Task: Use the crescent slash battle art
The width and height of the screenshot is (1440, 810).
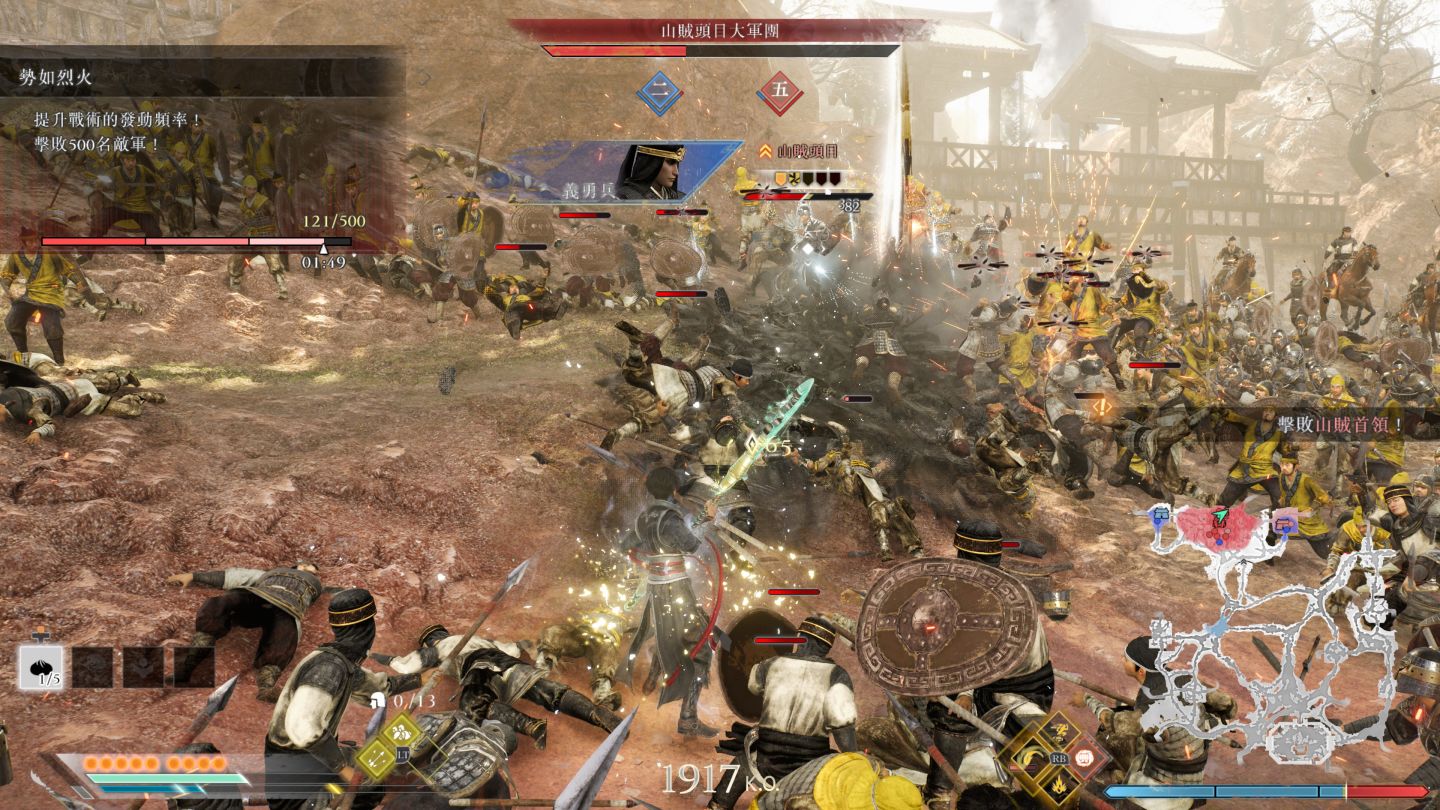Action: click(x=1029, y=757)
